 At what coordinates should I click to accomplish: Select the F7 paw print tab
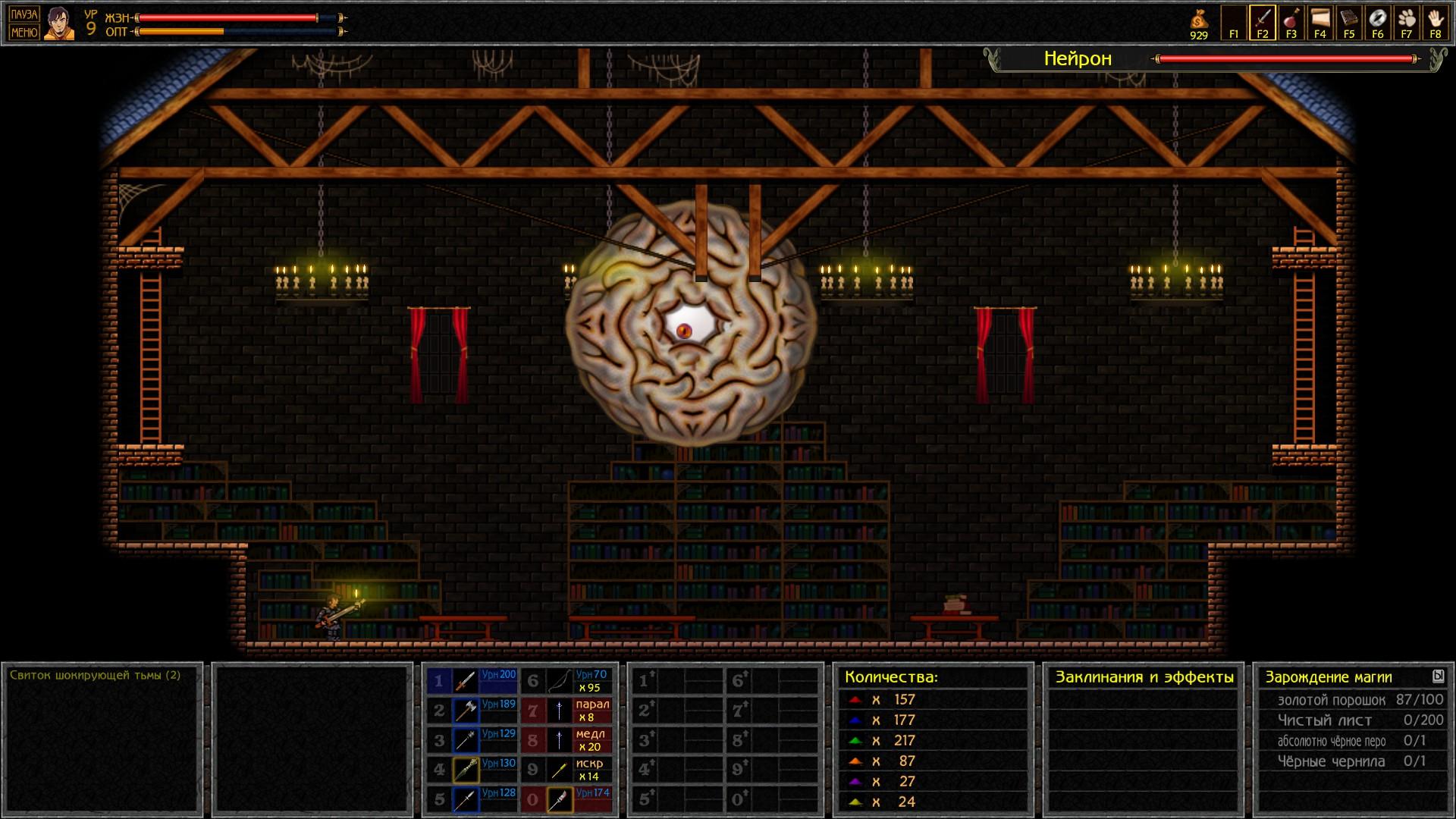[x=1407, y=22]
